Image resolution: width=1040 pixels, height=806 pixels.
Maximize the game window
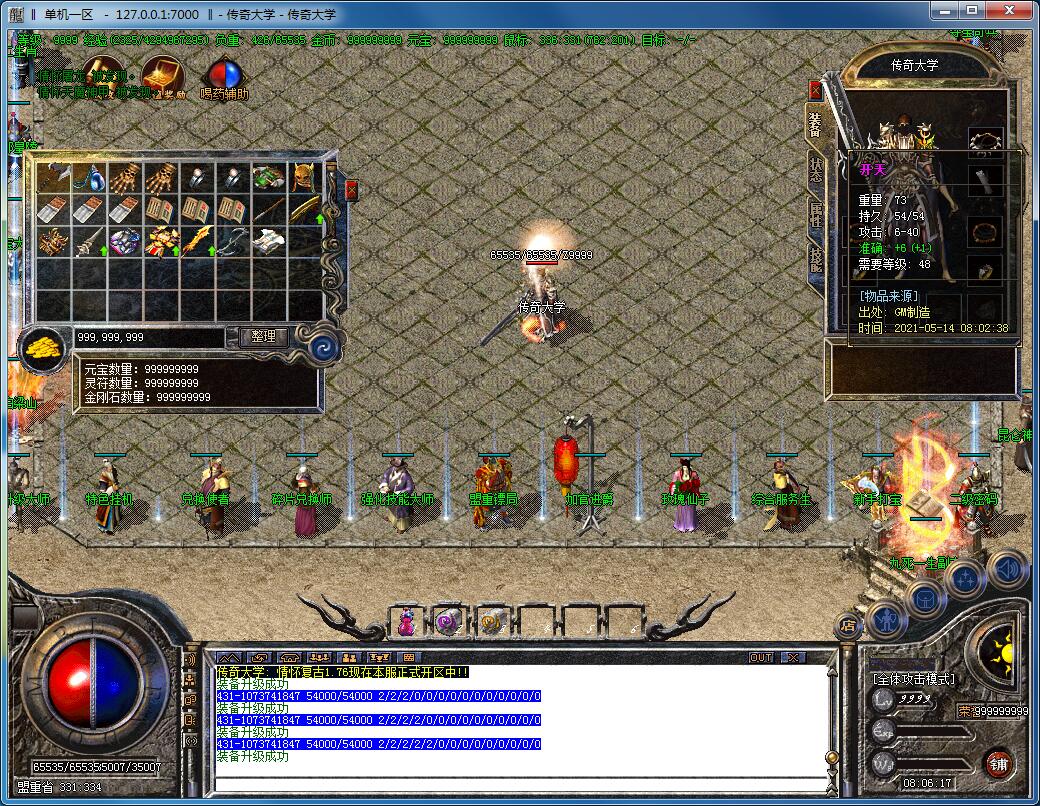(971, 11)
